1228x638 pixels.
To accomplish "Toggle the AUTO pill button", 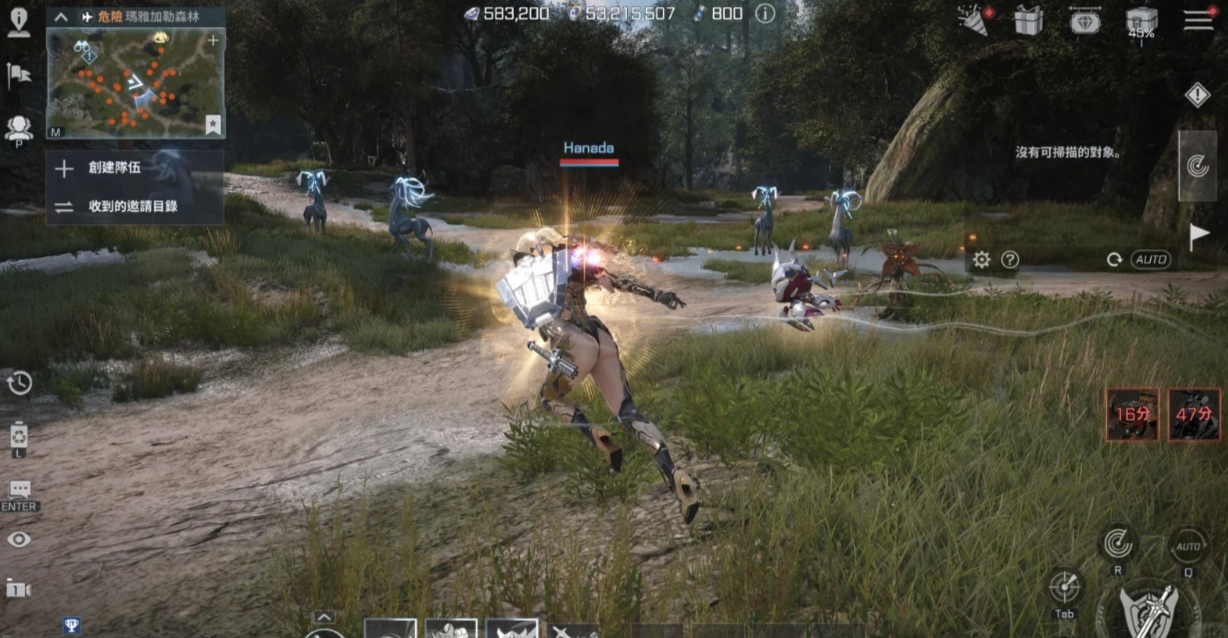I will pyautogui.click(x=1150, y=260).
